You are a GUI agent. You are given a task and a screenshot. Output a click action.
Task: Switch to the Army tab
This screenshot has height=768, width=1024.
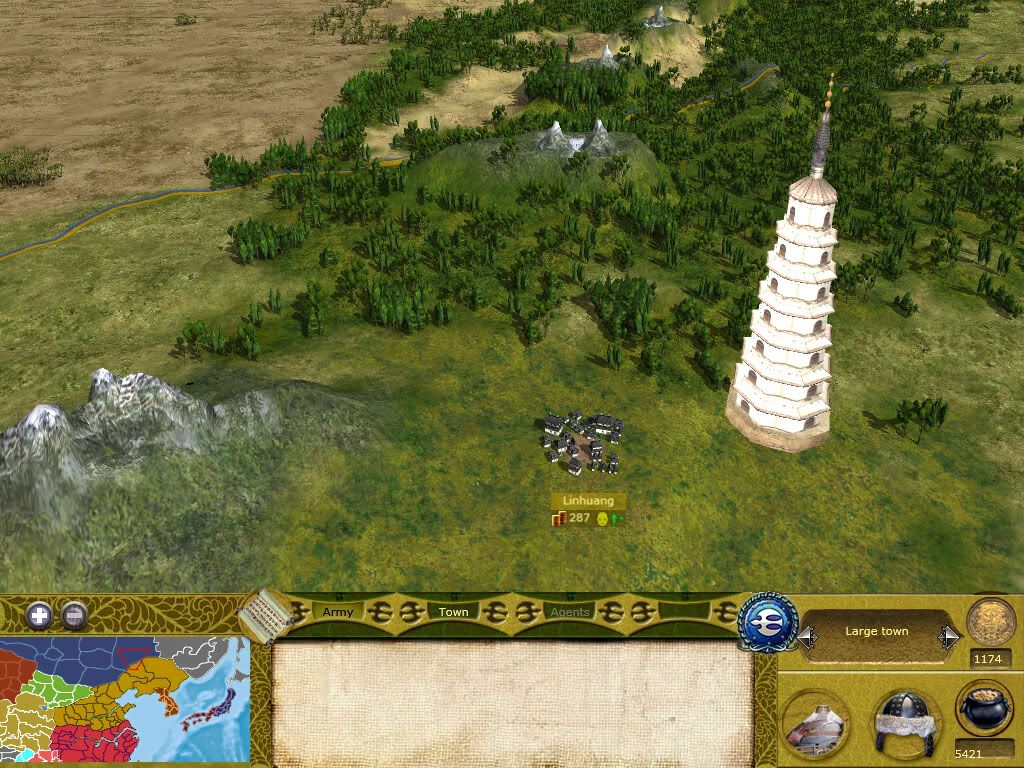pos(338,612)
